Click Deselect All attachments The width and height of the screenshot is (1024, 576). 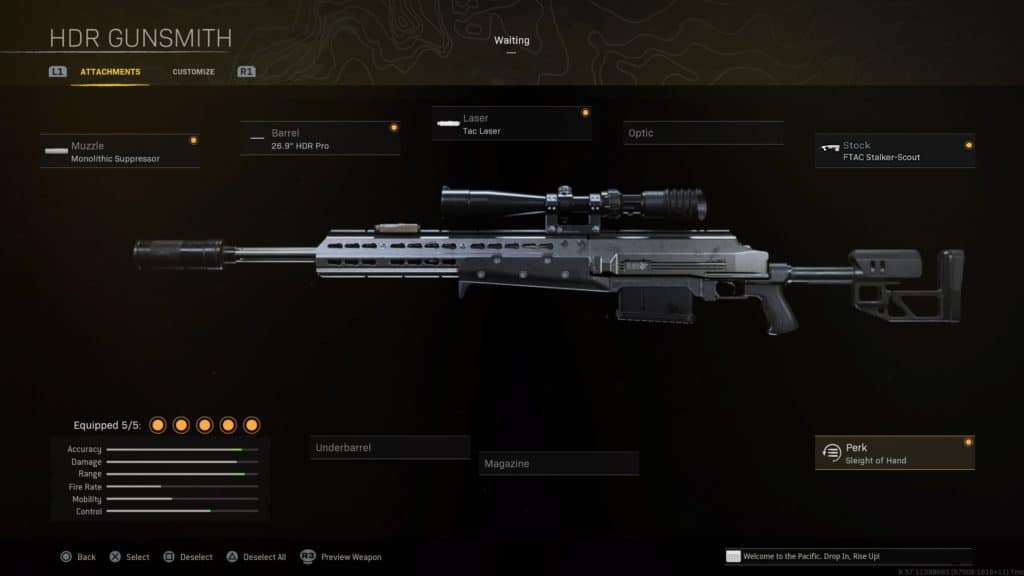pos(258,557)
